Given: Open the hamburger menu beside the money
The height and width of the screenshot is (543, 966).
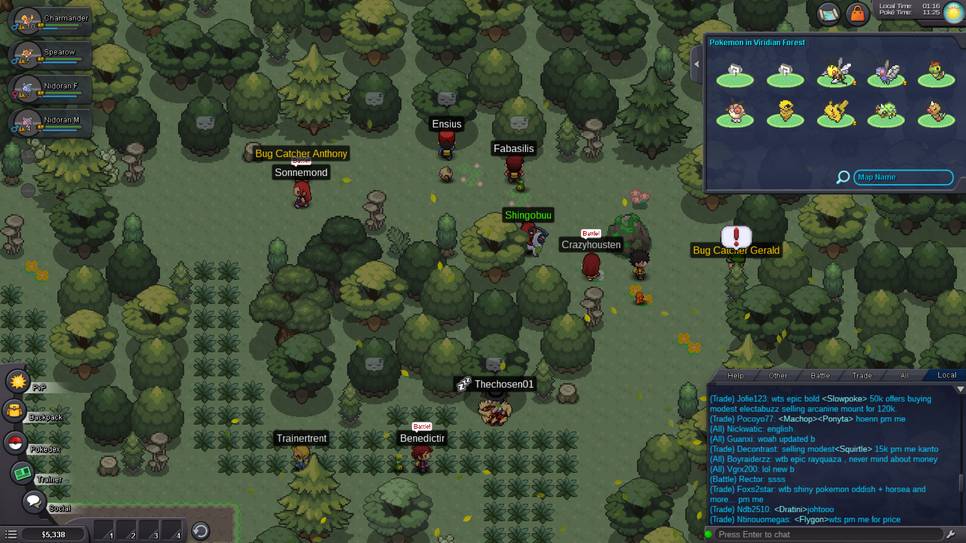Looking at the screenshot, I should [x=11, y=534].
